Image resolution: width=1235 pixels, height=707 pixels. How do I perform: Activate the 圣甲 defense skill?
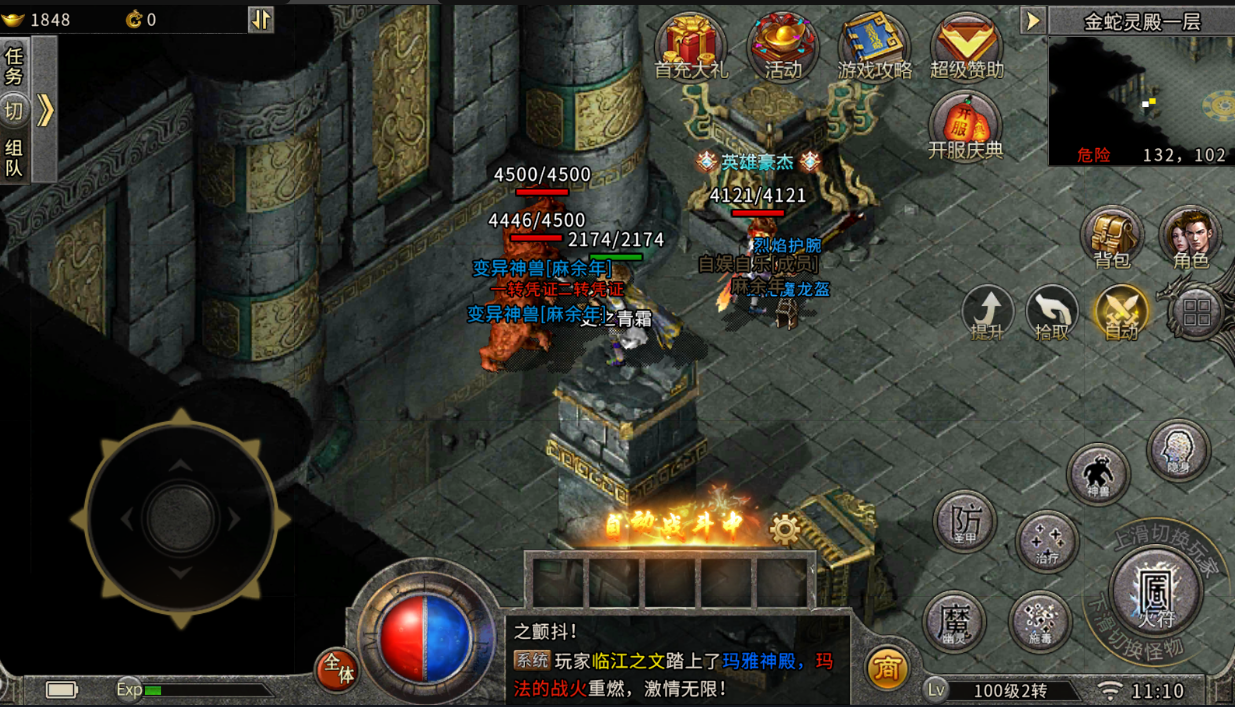[965, 521]
